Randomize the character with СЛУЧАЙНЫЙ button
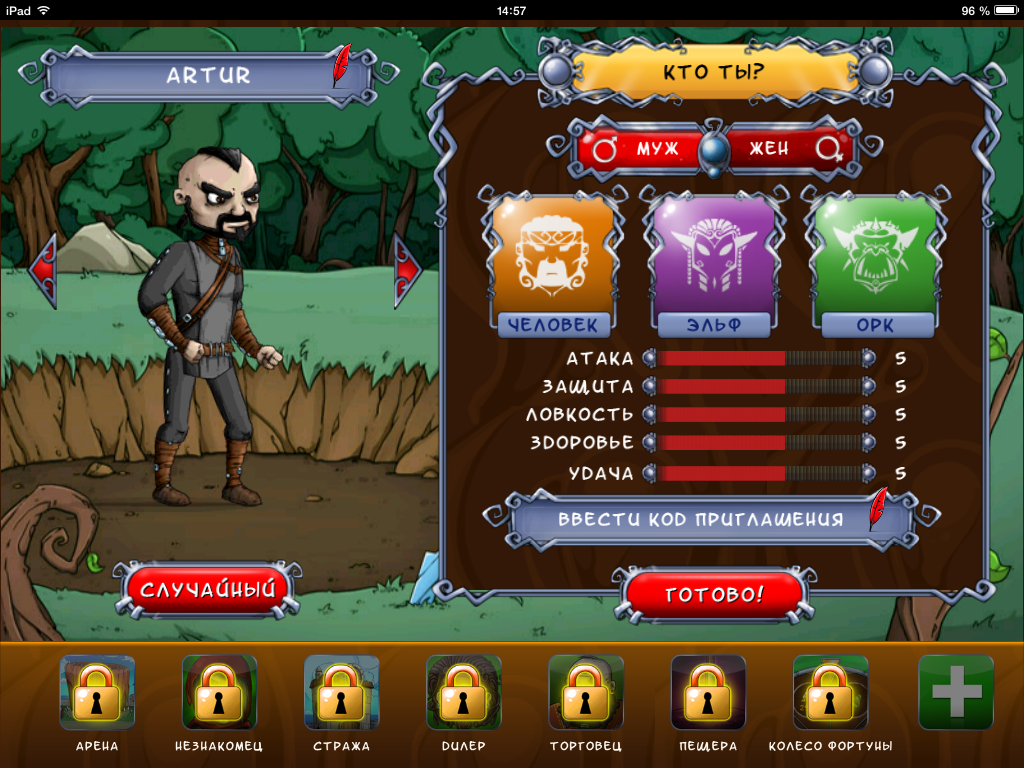The width and height of the screenshot is (1024, 768). [208, 590]
